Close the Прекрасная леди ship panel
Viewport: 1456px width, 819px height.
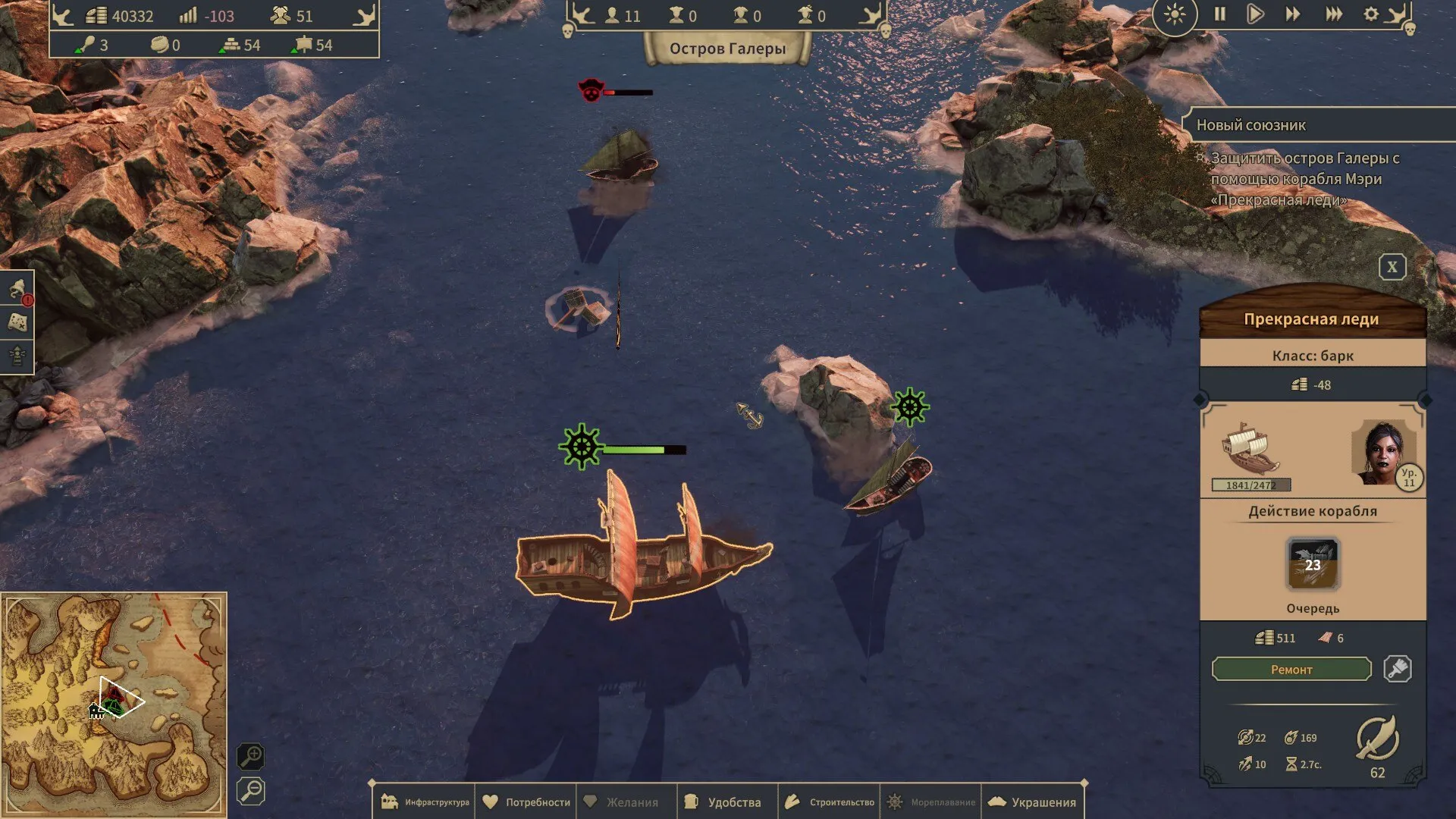[1392, 267]
